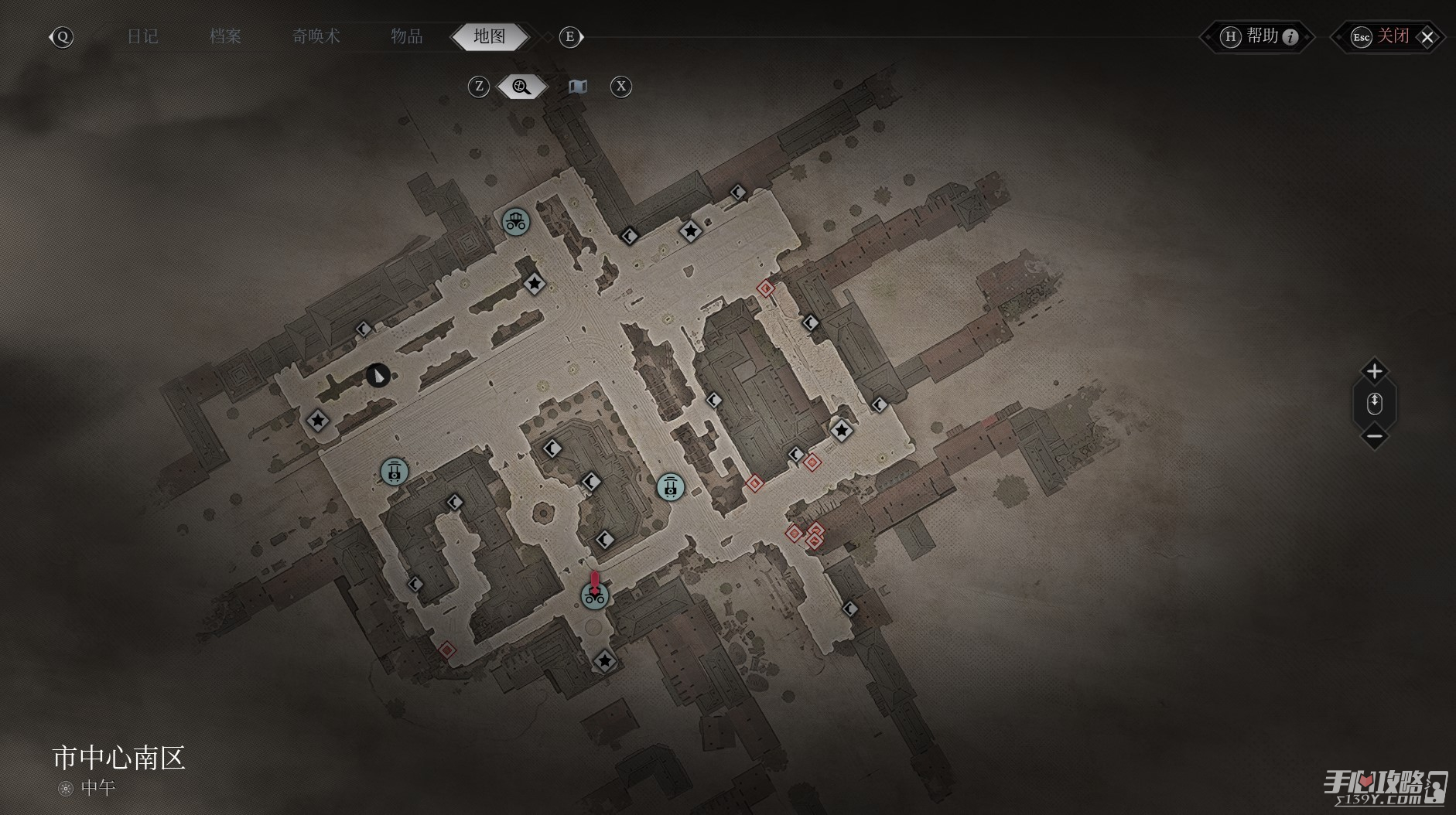The width and height of the screenshot is (1456, 815).
Task: Open the 帮助 help panel
Action: (x=1259, y=36)
